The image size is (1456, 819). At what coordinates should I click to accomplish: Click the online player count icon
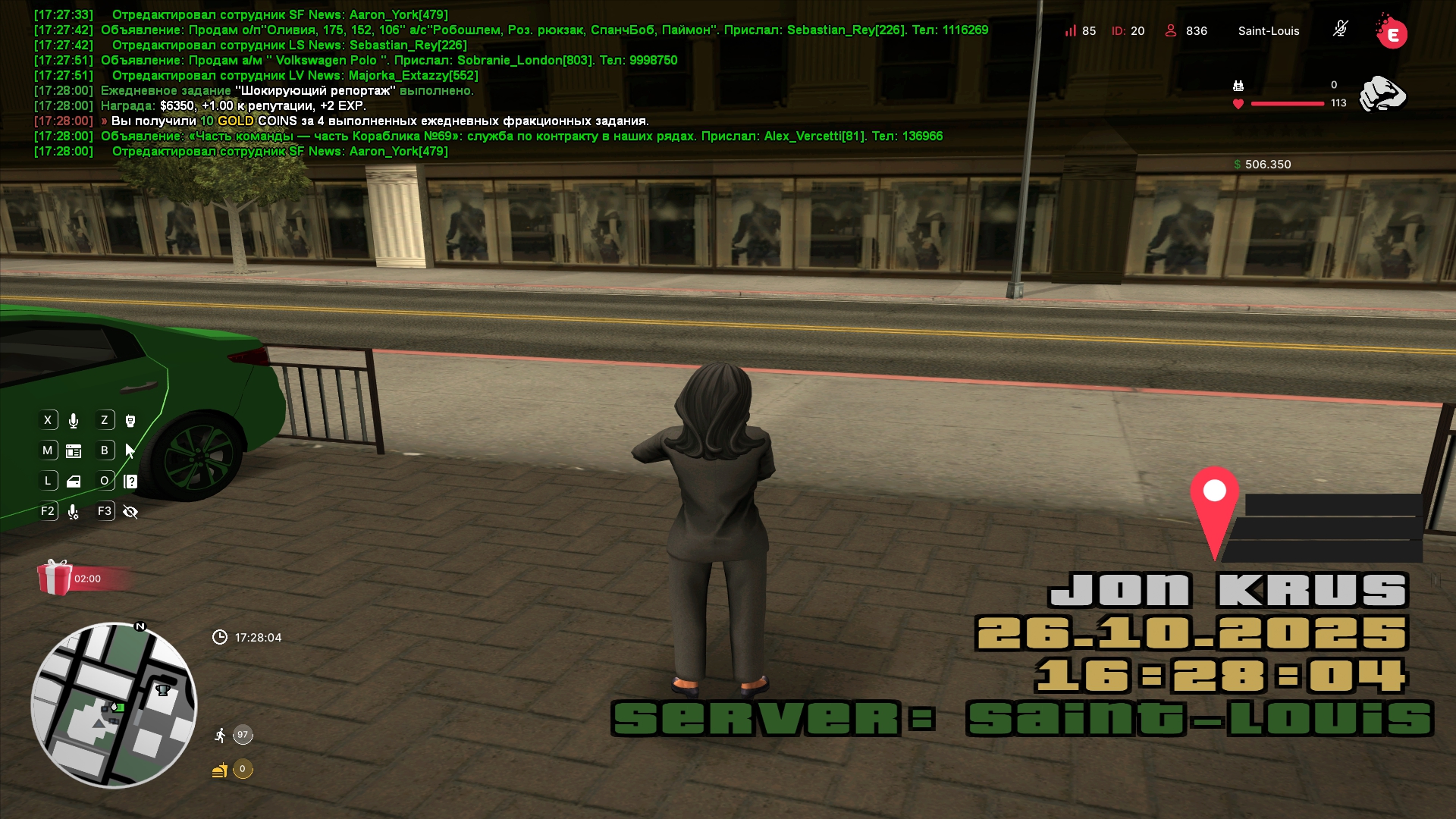tap(1171, 31)
